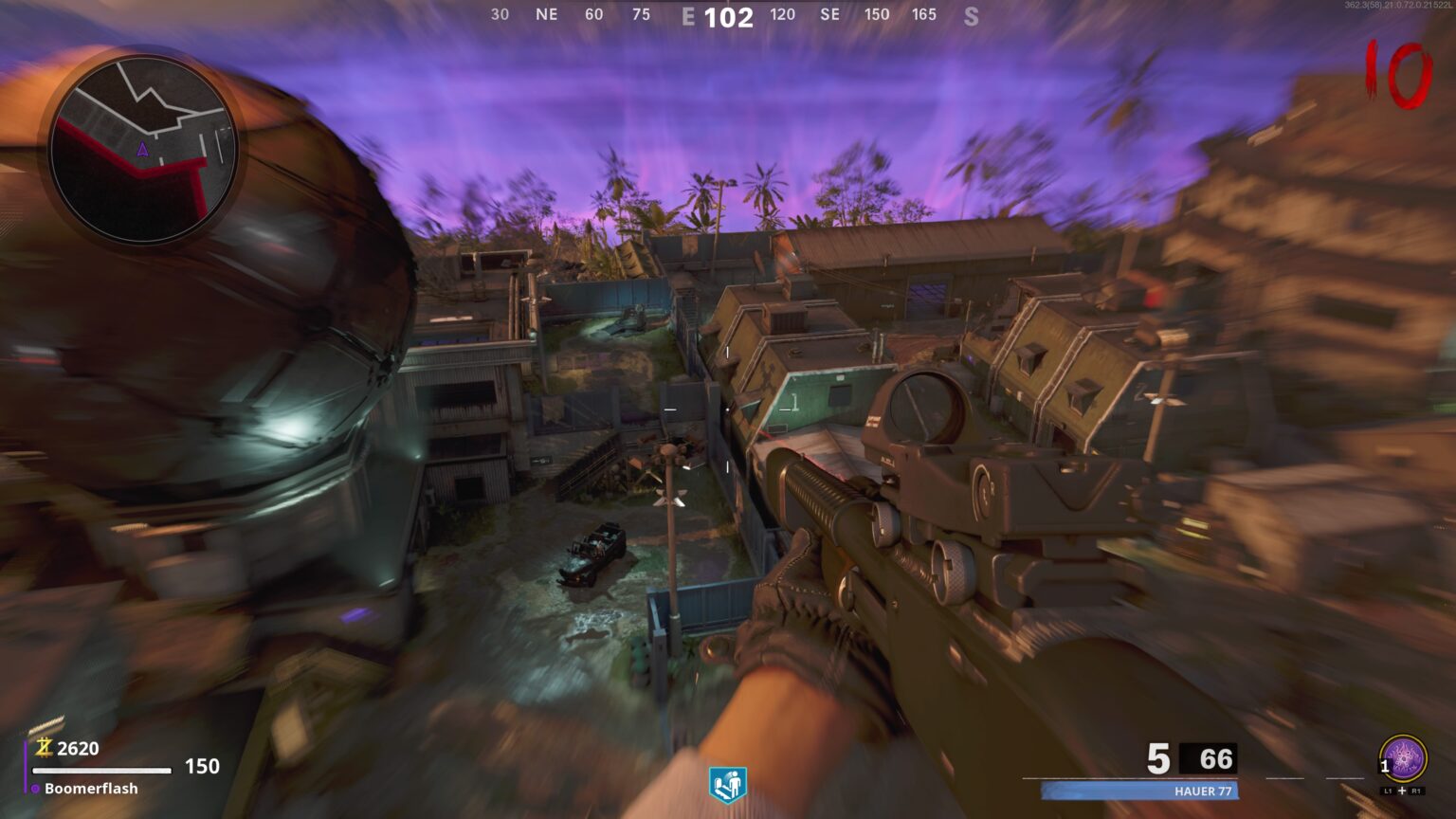Select the player arrow on the minimap
The image size is (1456, 819).
click(143, 150)
